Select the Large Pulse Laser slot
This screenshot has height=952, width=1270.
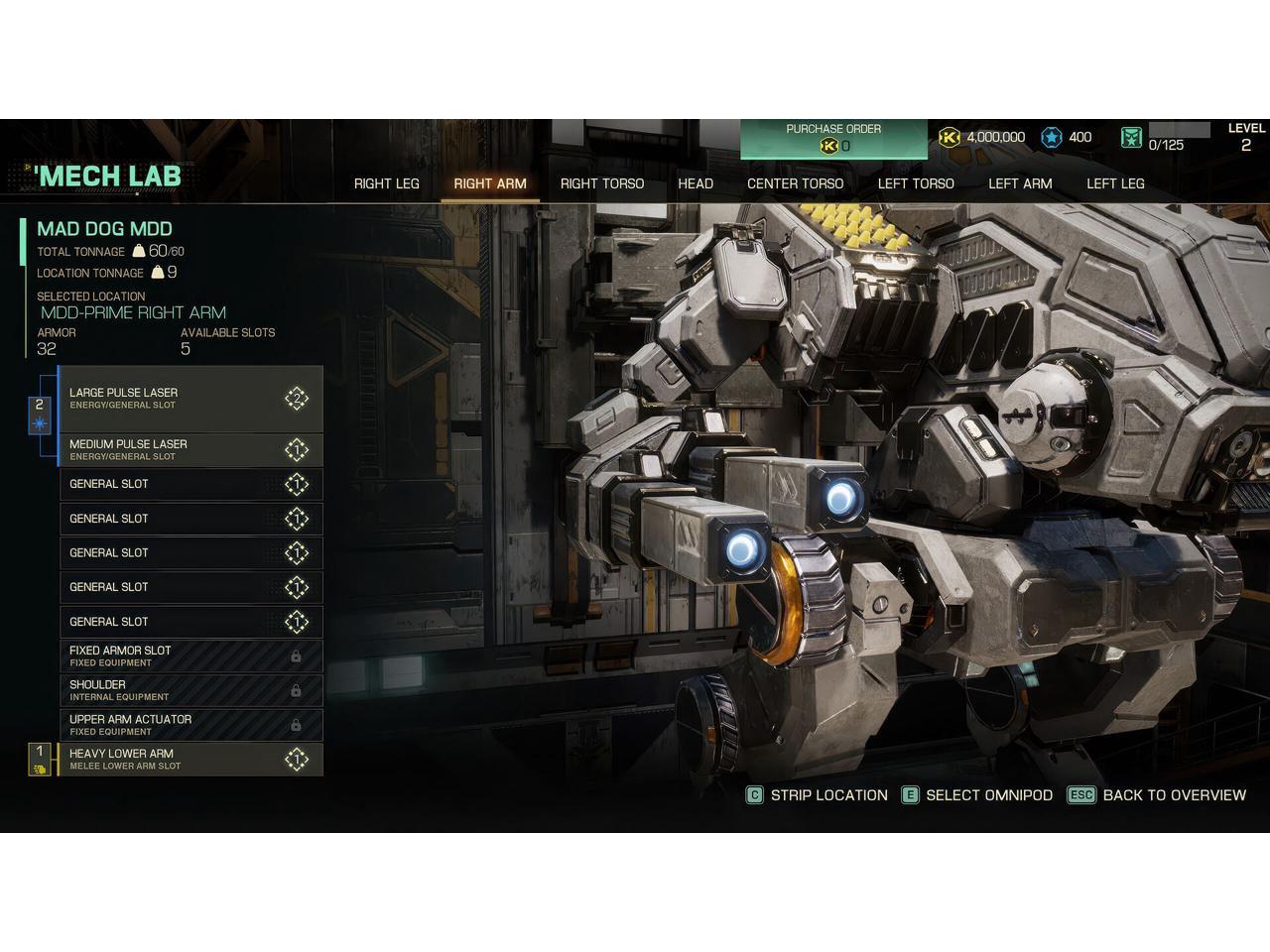pyautogui.click(x=190, y=399)
